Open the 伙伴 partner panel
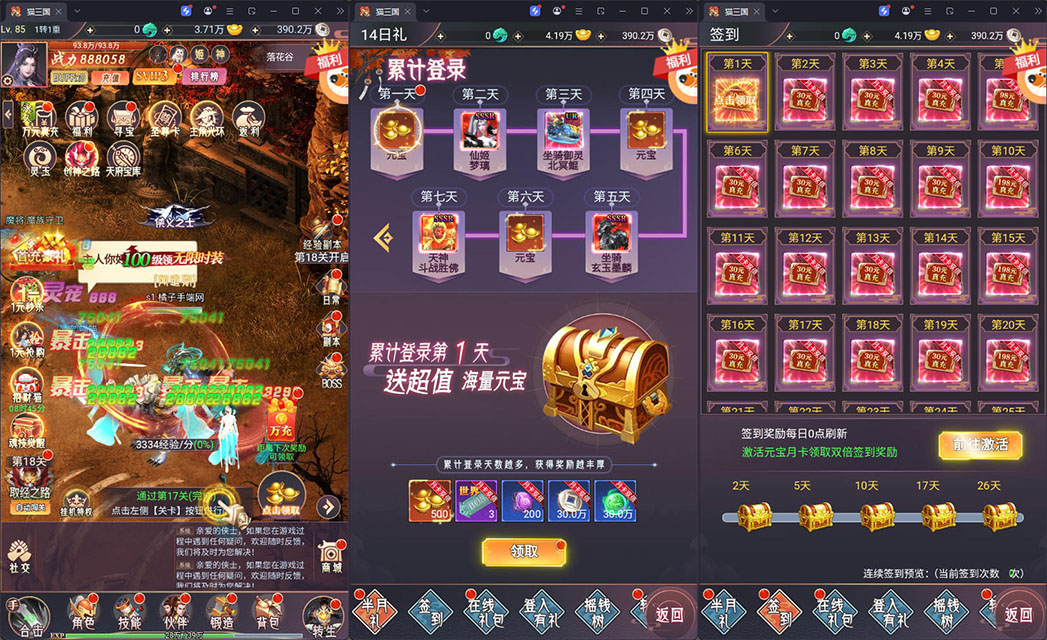1047x640 pixels. (x=175, y=611)
